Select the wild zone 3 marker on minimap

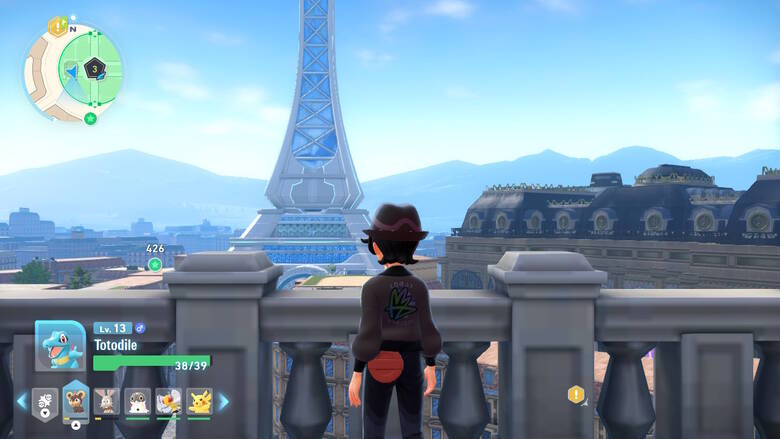coord(94,68)
